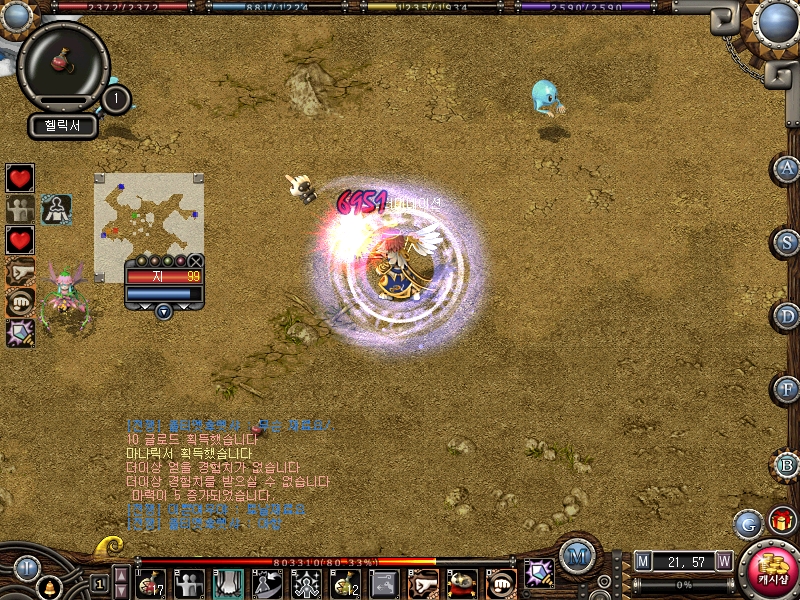Click the square M button beside coordinates

(x=643, y=562)
